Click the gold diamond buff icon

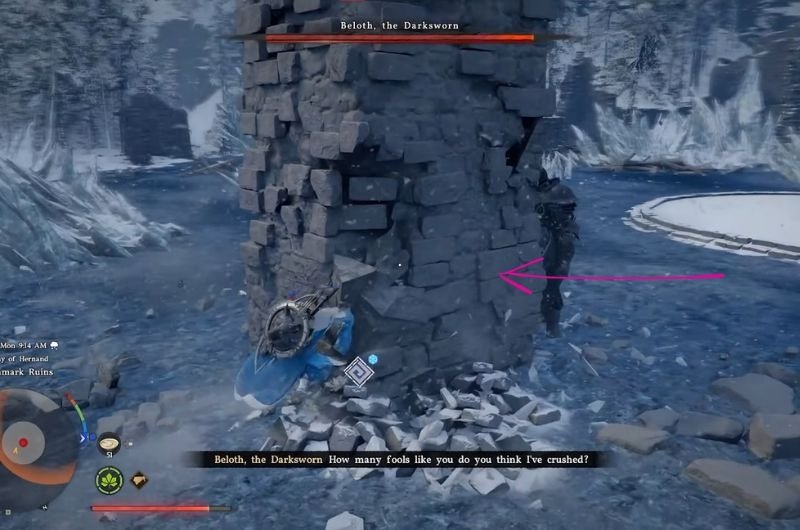pos(141,480)
